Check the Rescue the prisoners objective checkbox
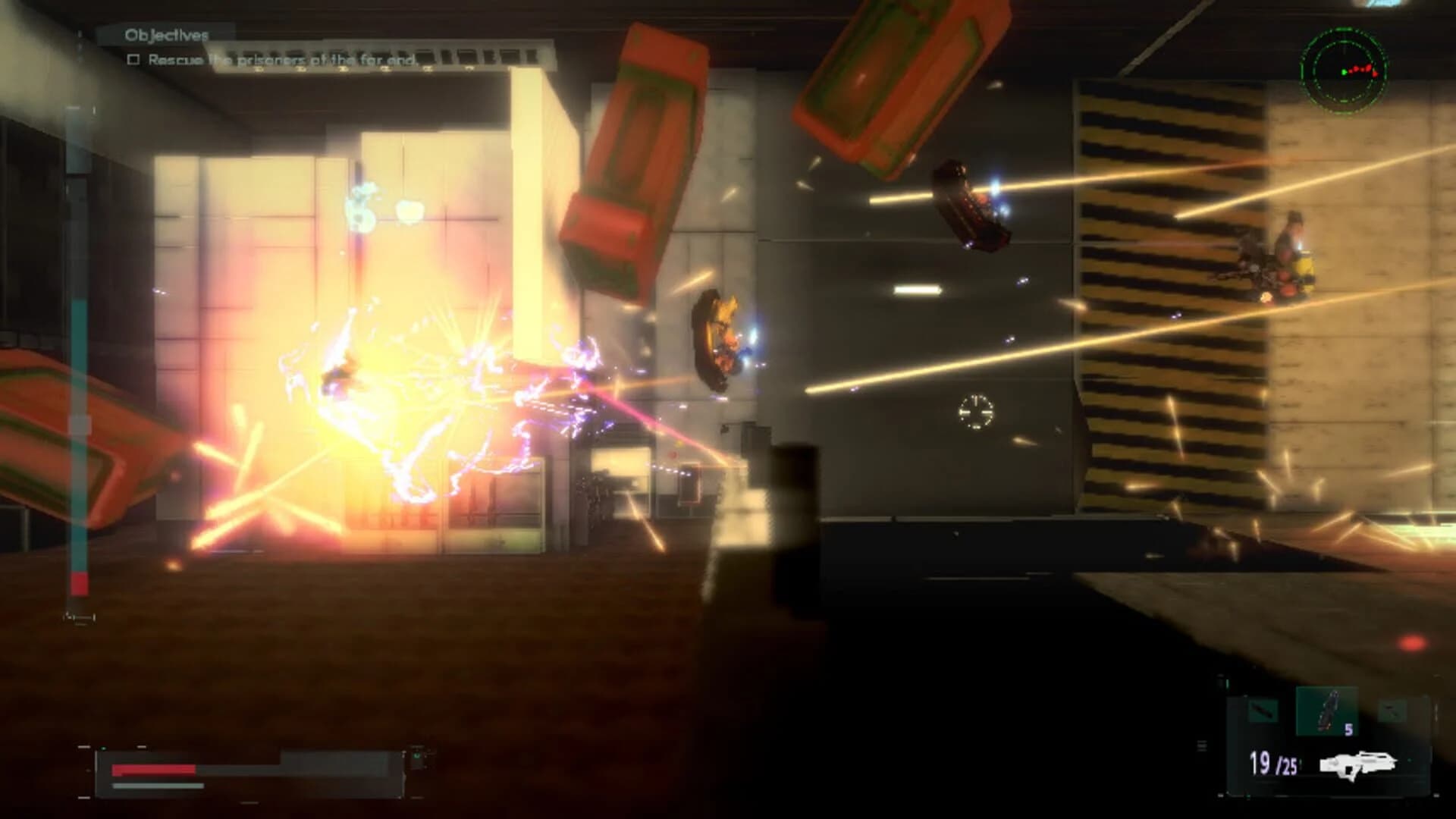Image resolution: width=1456 pixels, height=819 pixels. pos(134,60)
